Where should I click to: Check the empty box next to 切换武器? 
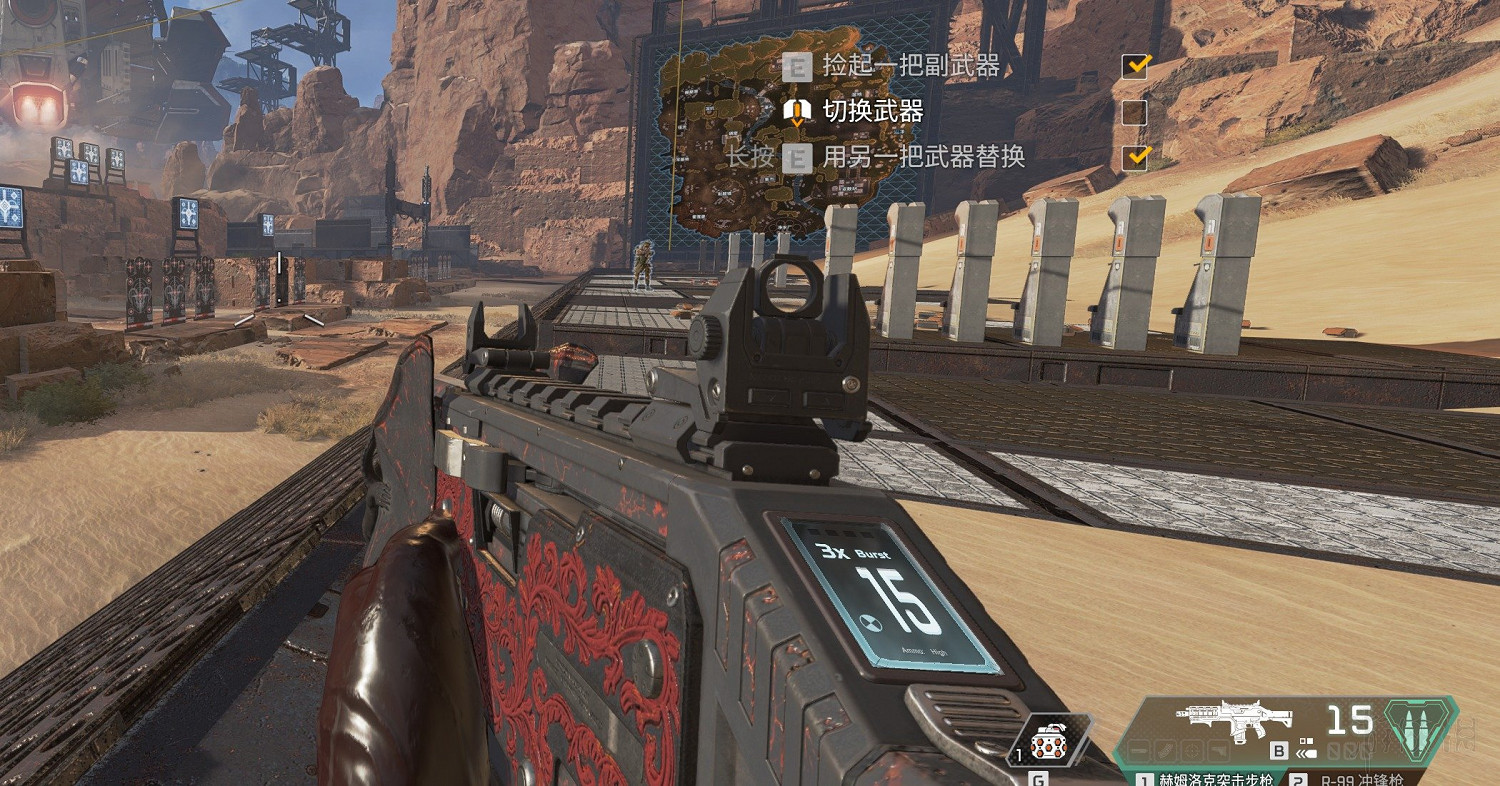point(1134,111)
